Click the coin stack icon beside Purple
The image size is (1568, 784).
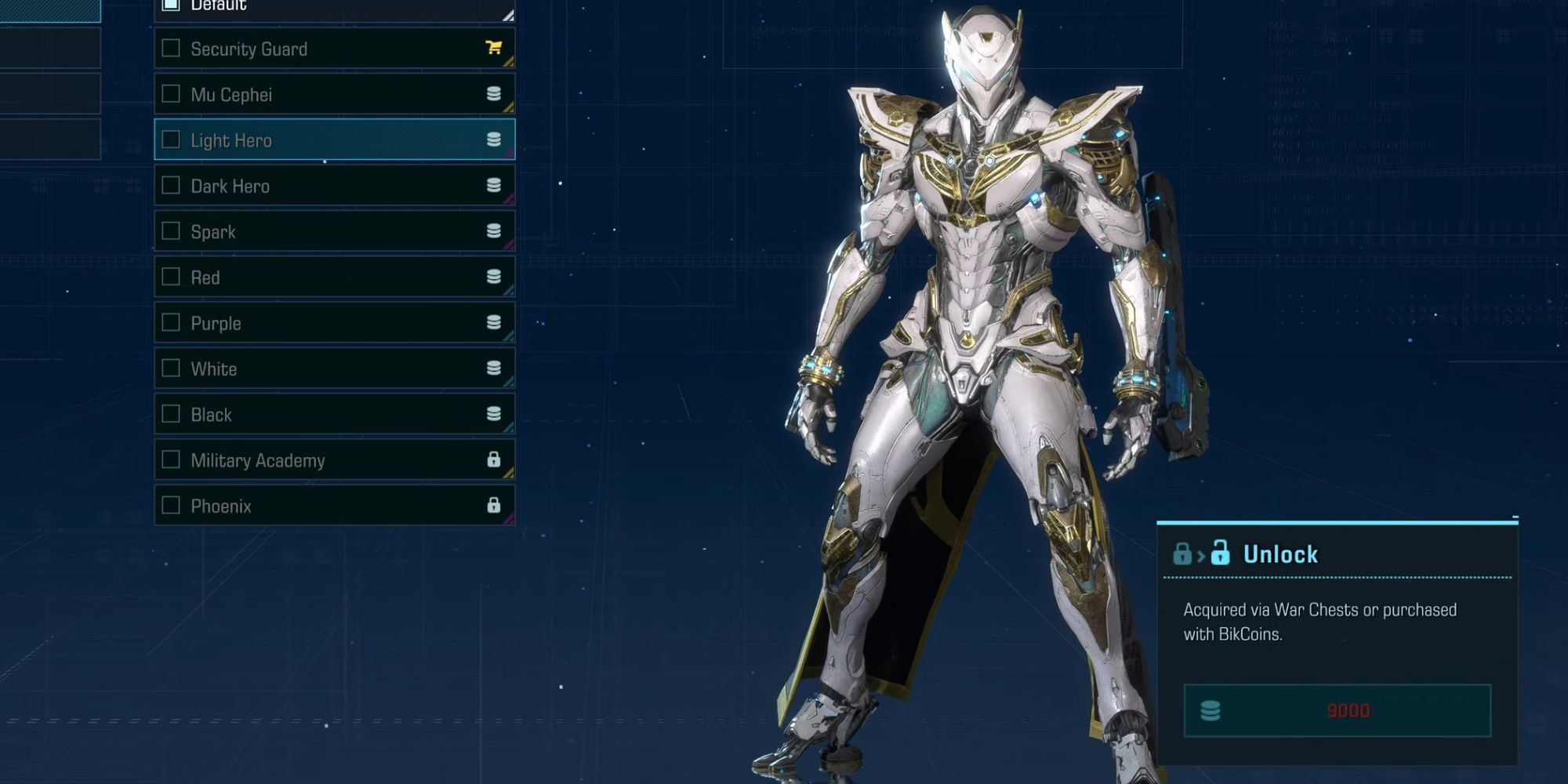tap(494, 322)
